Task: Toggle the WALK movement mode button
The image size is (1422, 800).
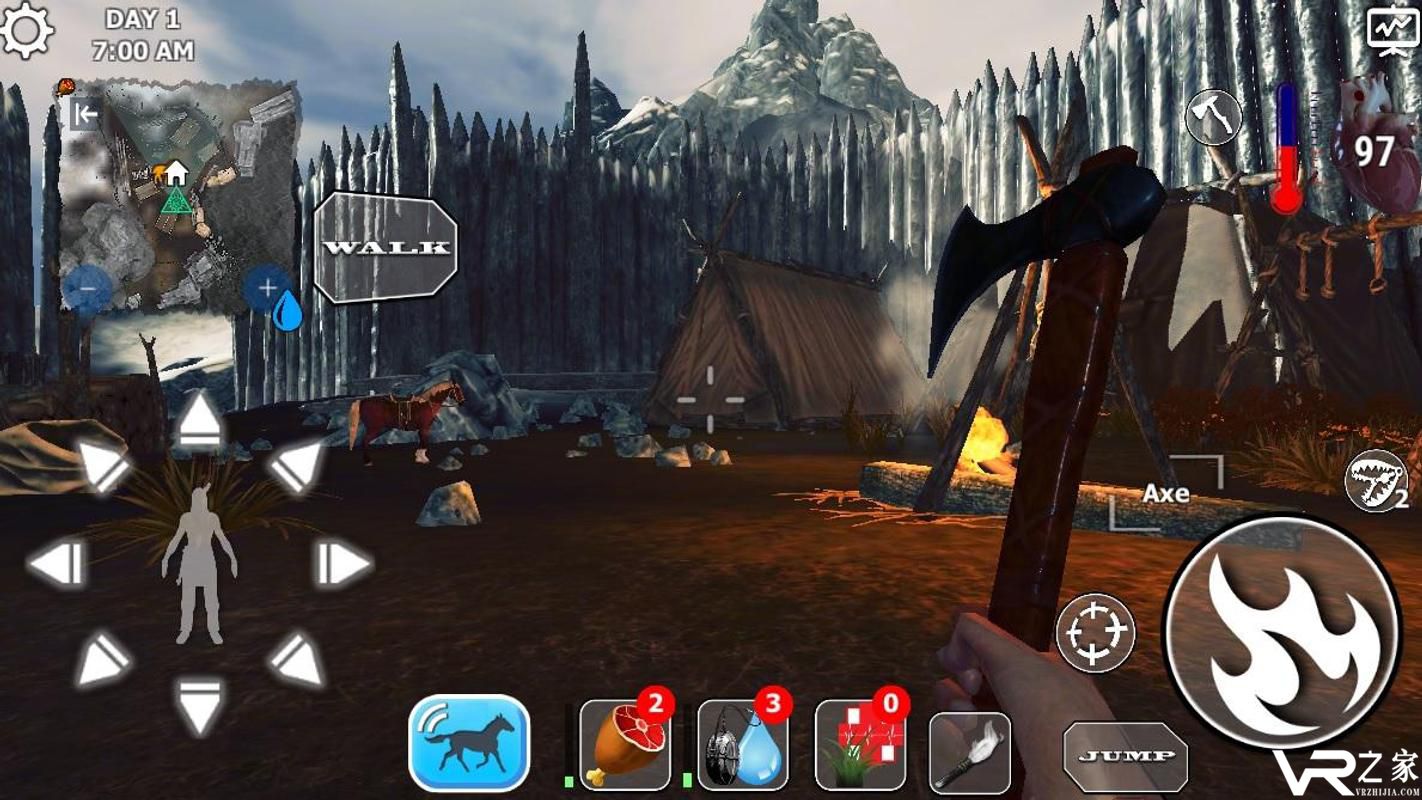Action: (386, 247)
